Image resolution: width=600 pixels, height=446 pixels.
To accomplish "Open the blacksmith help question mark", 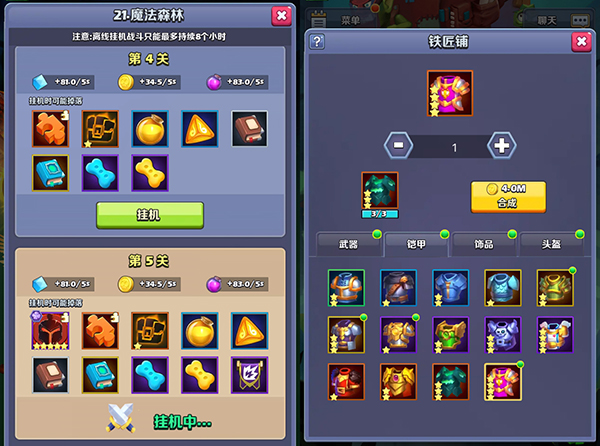I will tap(317, 41).
